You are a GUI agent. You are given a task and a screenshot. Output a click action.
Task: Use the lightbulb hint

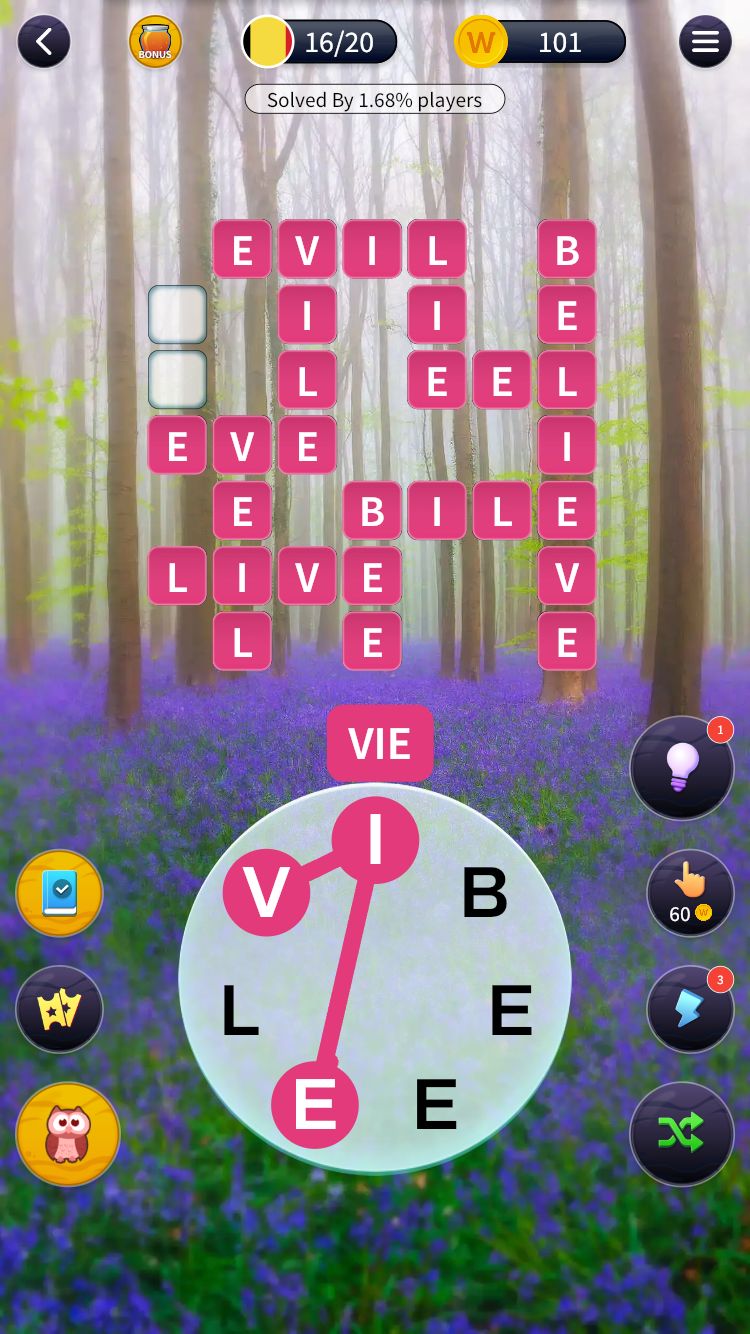coord(682,768)
